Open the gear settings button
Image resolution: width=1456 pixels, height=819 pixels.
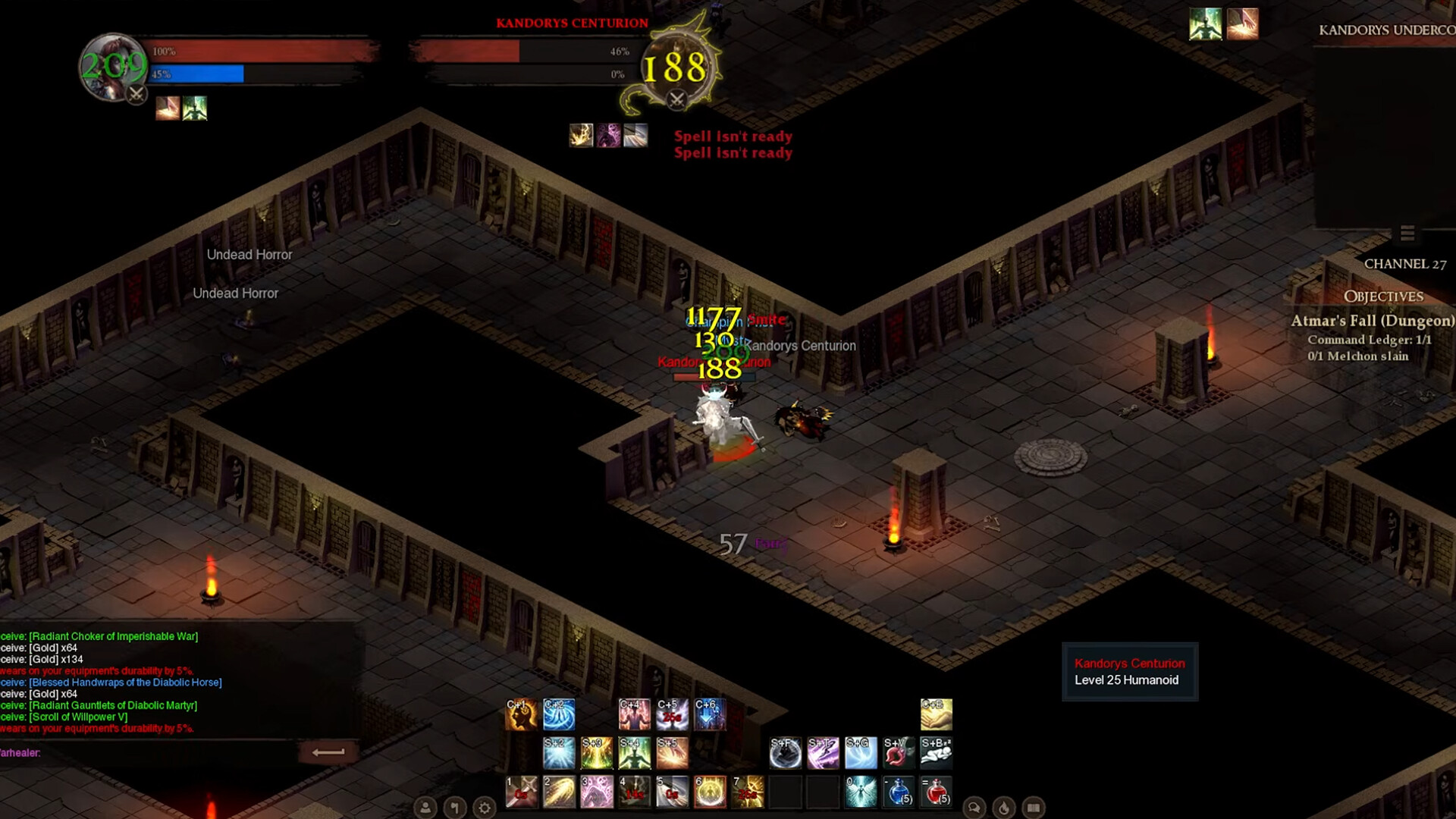click(485, 808)
